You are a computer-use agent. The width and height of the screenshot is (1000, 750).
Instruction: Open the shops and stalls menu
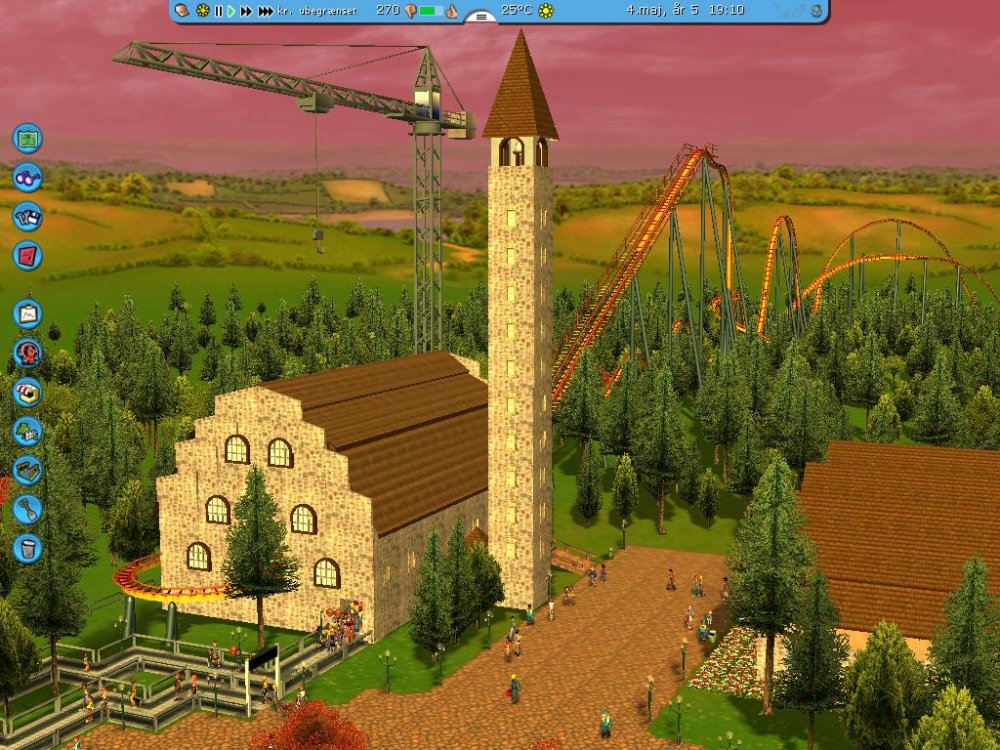pyautogui.click(x=28, y=392)
